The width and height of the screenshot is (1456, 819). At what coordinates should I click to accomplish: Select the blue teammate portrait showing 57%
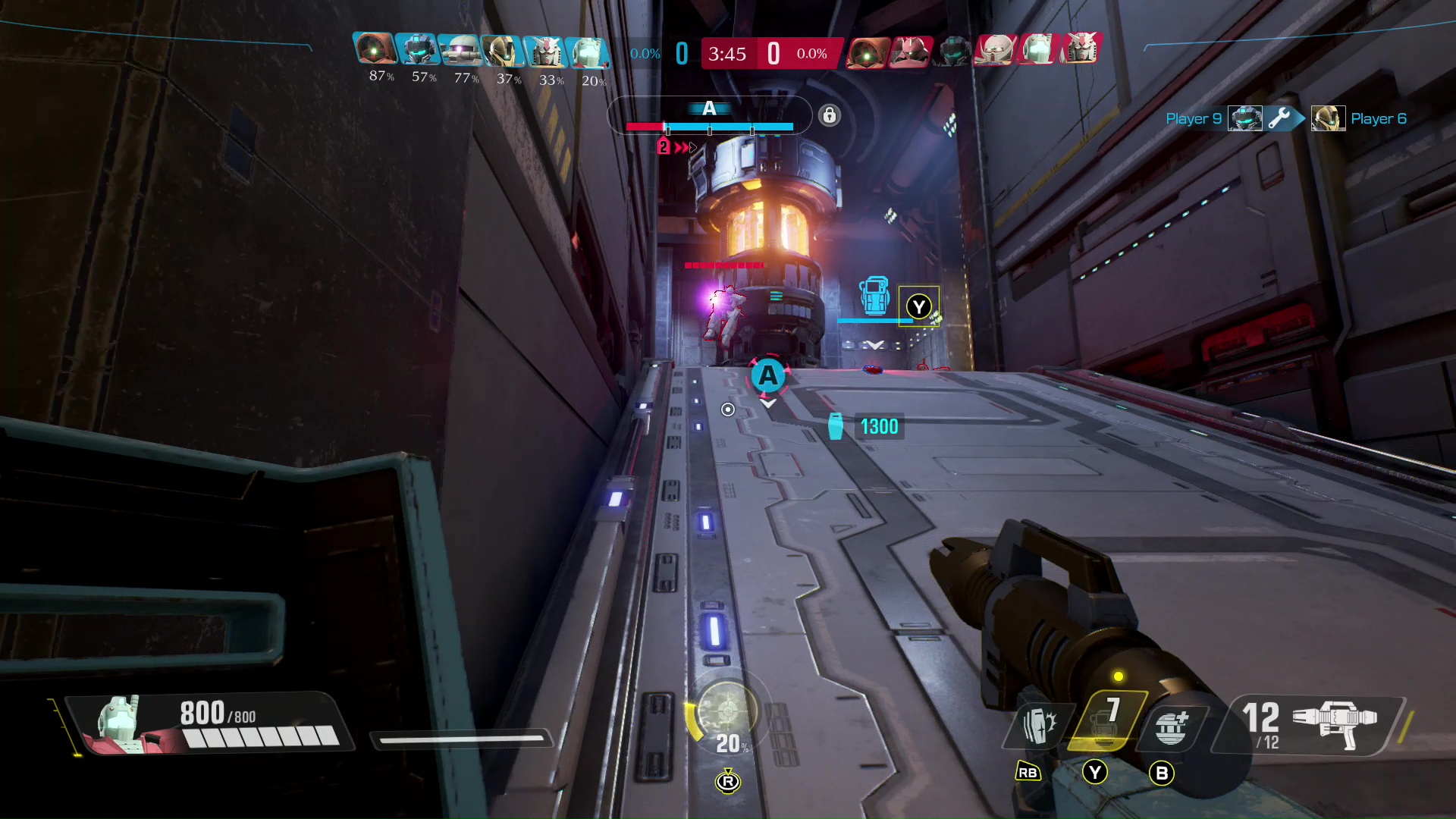coord(417,49)
